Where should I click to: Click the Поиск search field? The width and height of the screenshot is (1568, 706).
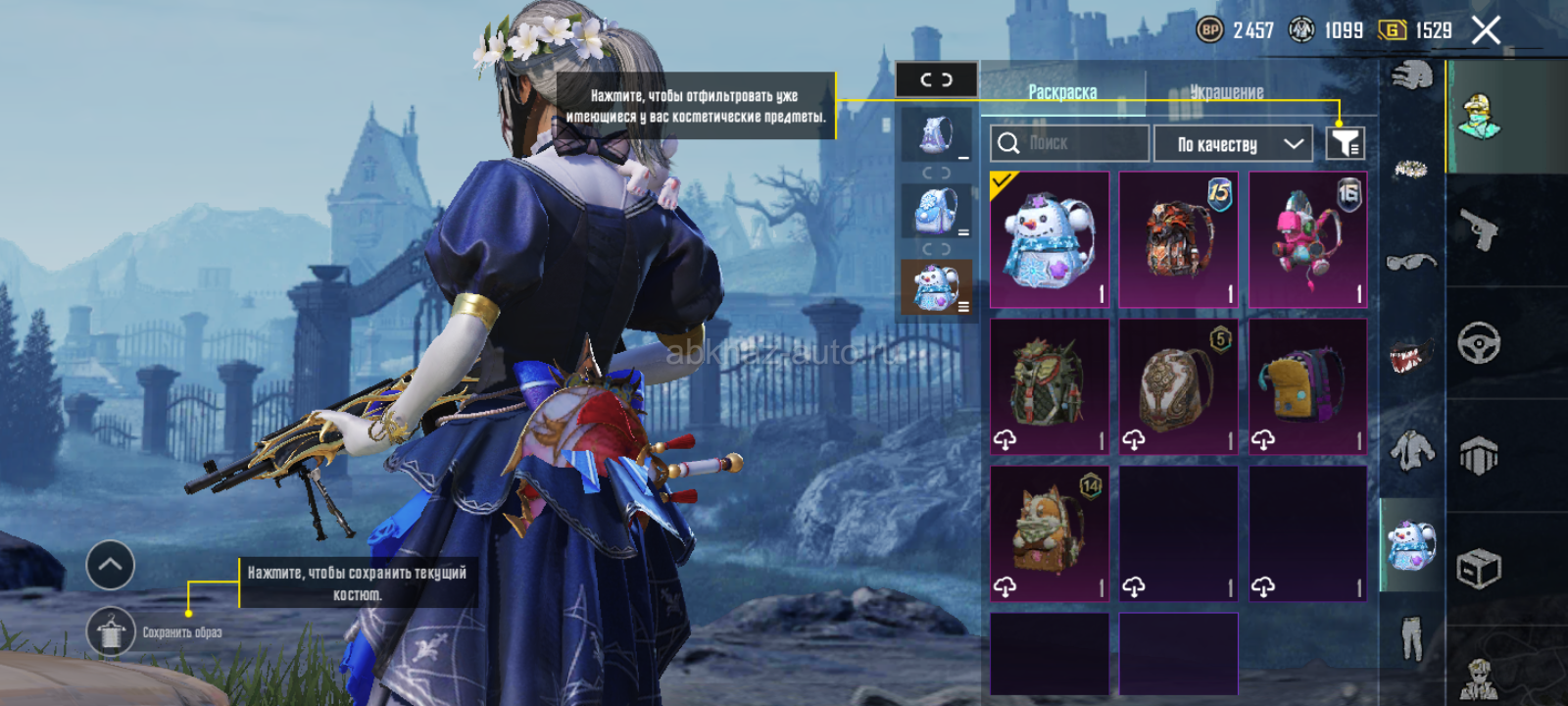[x=1069, y=143]
